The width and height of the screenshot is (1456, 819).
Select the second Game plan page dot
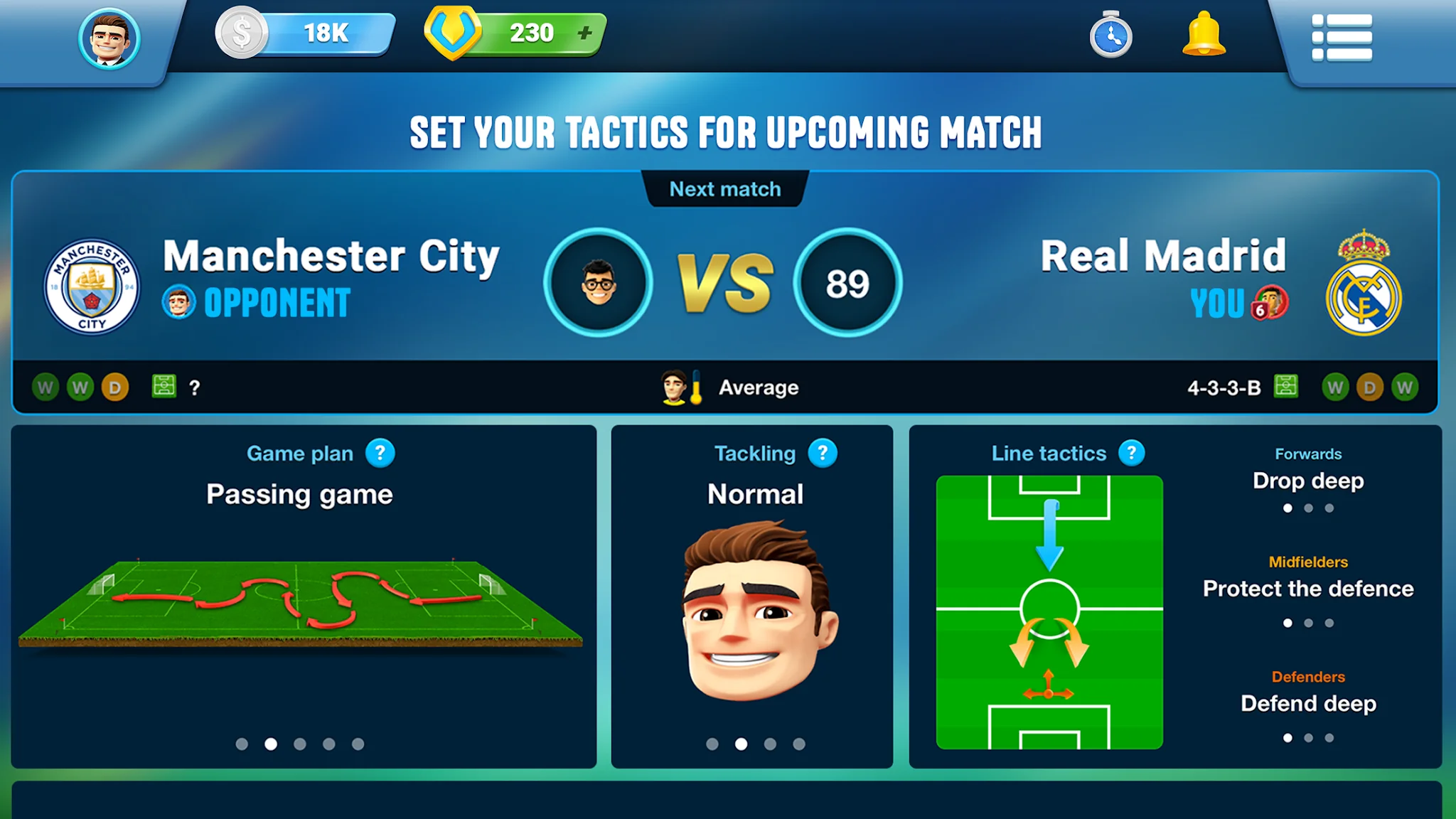[271, 744]
